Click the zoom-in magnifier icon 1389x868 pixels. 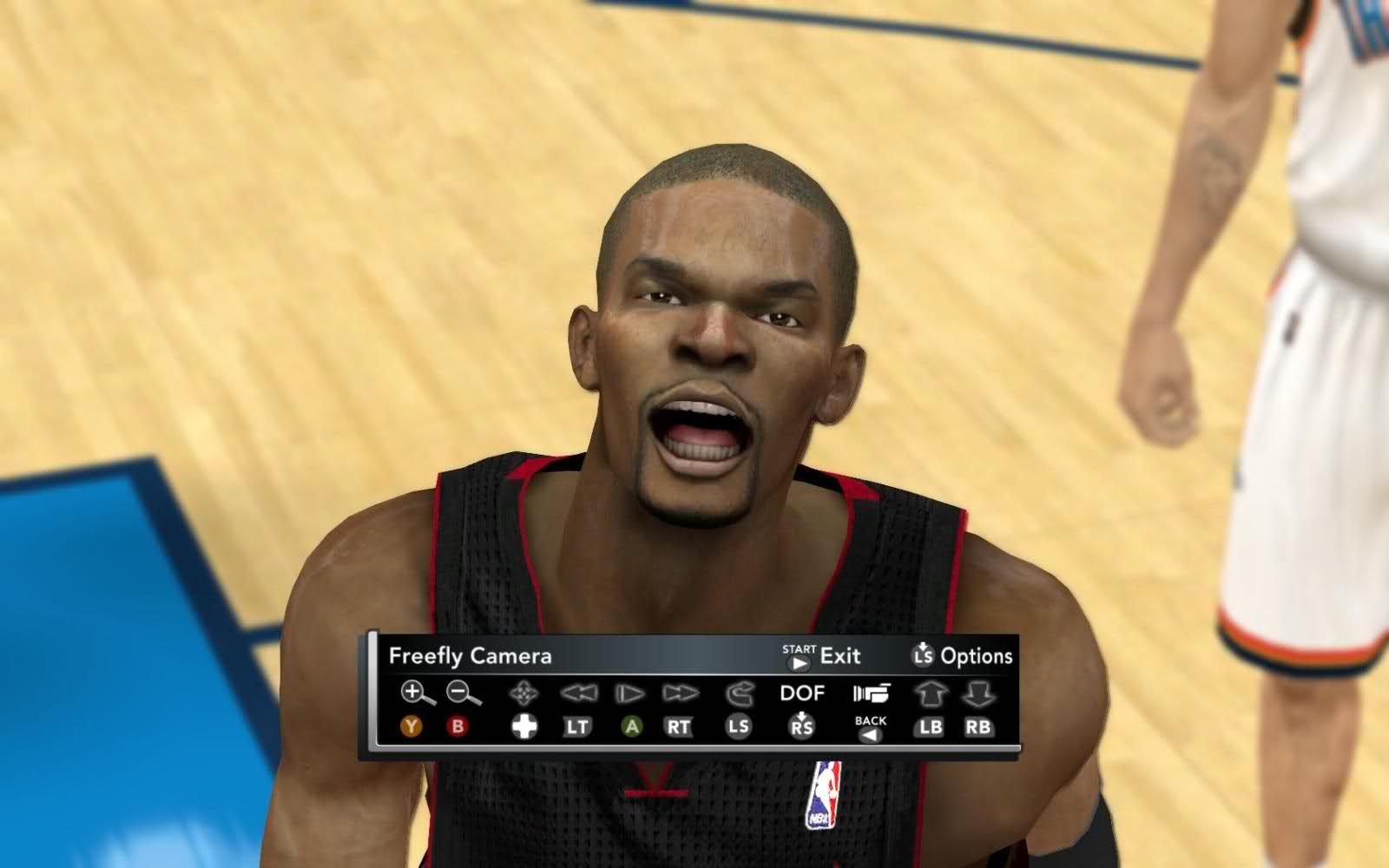(417, 693)
